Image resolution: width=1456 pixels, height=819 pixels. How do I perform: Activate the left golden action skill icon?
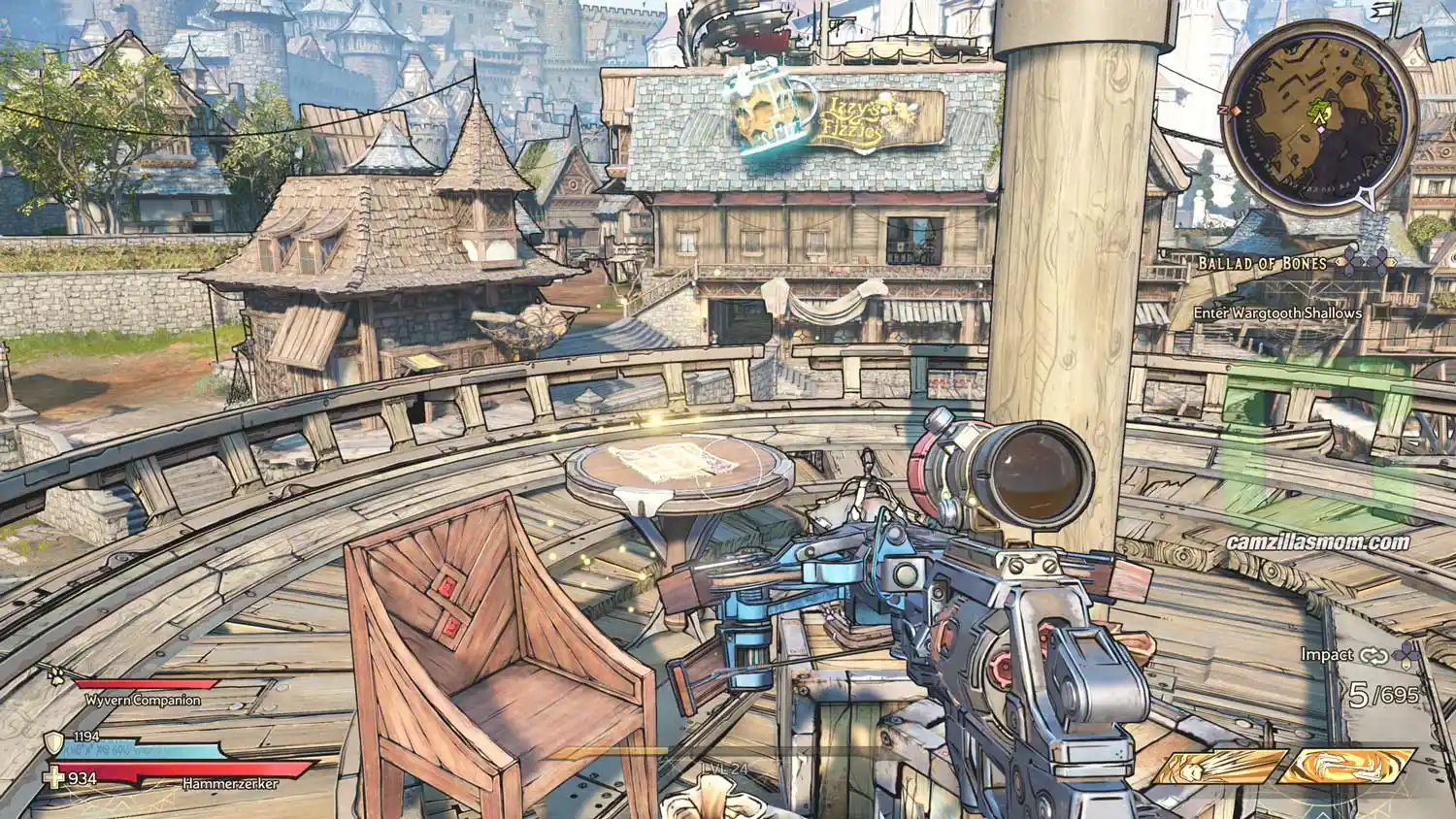1219,768
